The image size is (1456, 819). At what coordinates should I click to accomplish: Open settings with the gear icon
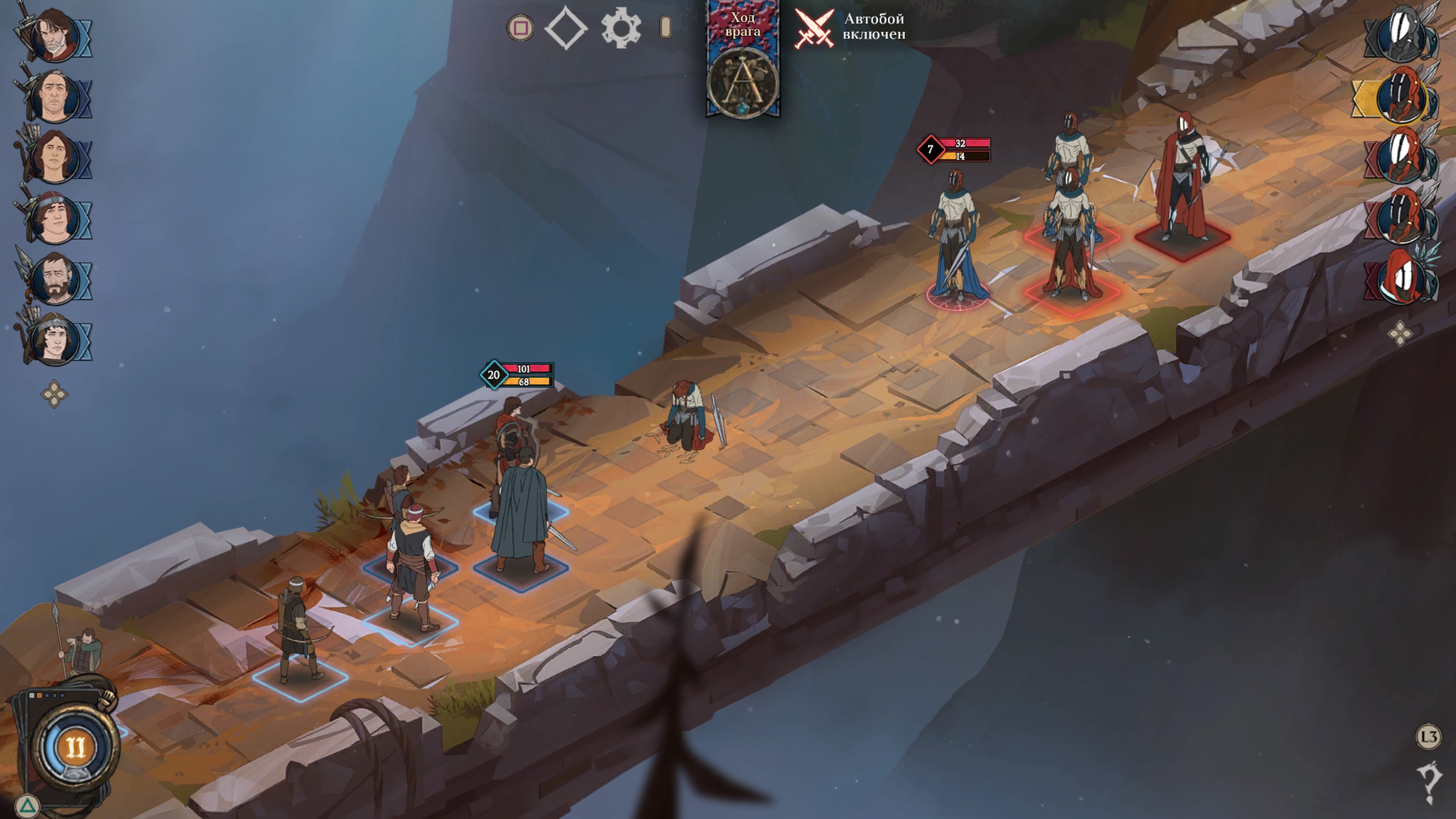pos(620,28)
